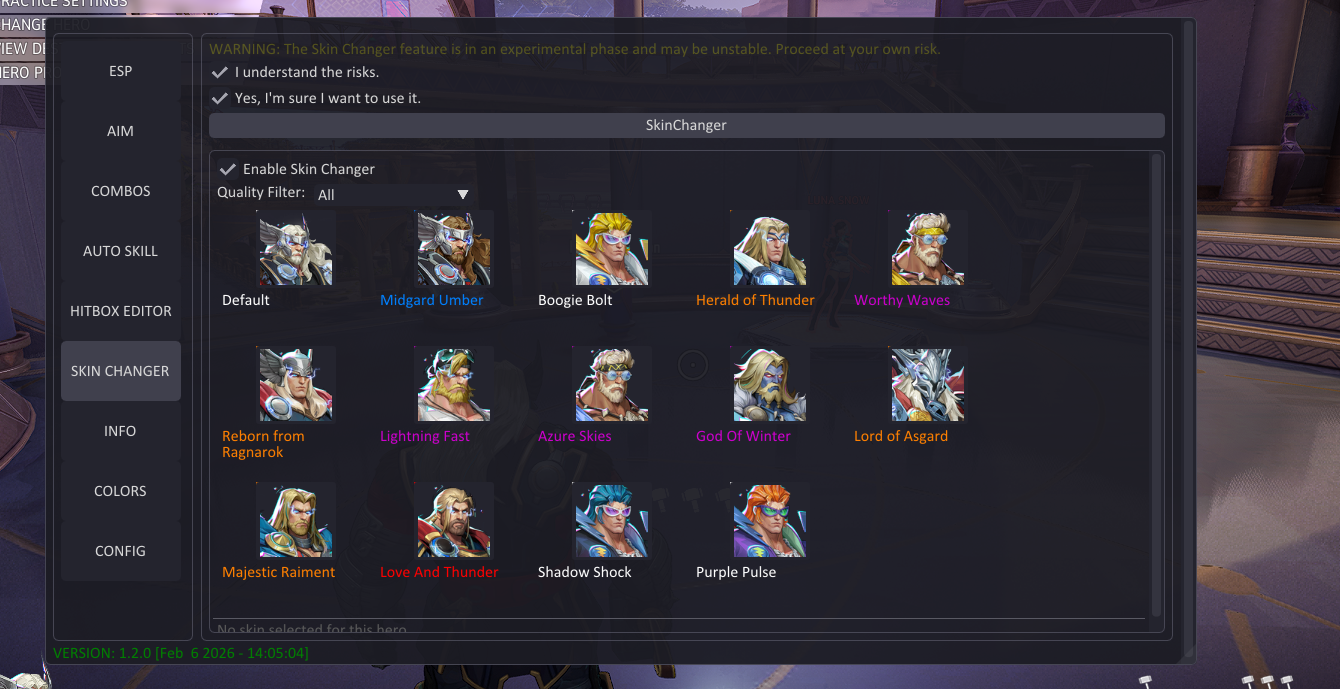The image size is (1340, 689).
Task: Select the Purple Pulse skin
Action: coord(770,521)
